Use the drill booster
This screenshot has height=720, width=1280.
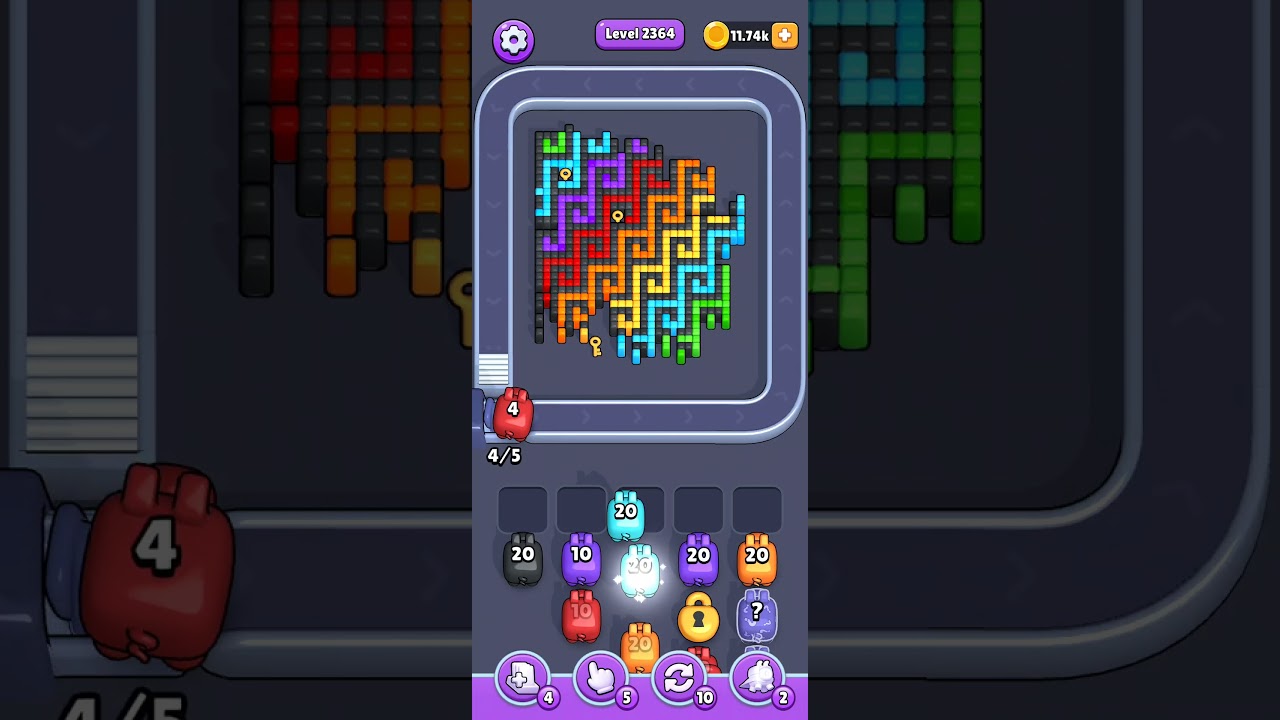tap(759, 677)
